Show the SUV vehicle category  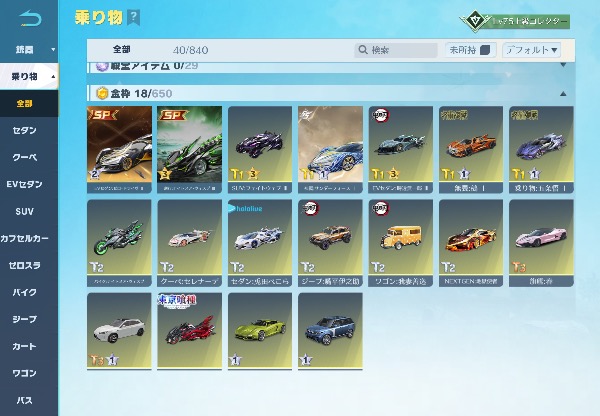[x=25, y=212]
